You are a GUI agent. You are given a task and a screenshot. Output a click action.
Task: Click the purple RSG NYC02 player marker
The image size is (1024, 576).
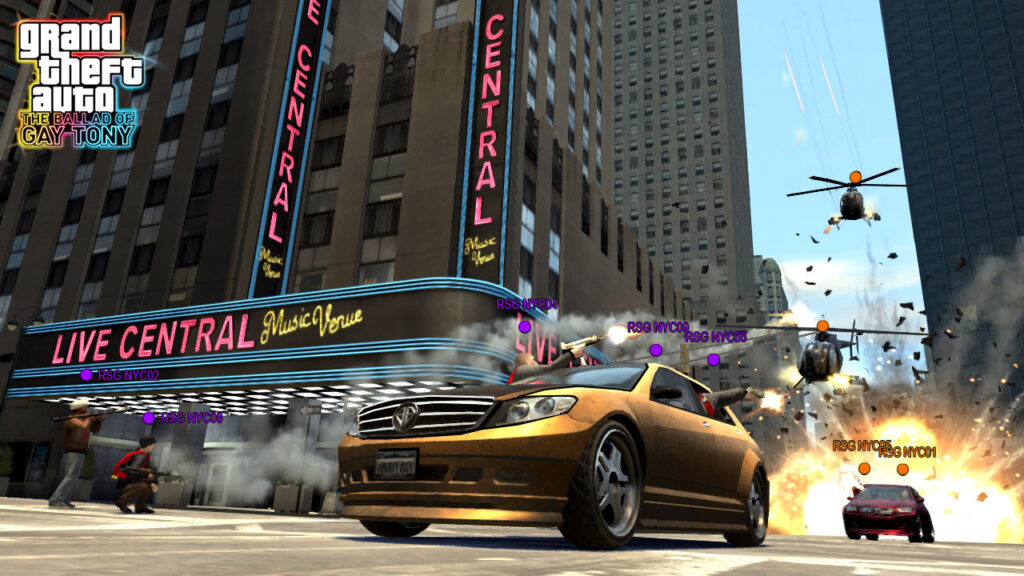(x=86, y=375)
